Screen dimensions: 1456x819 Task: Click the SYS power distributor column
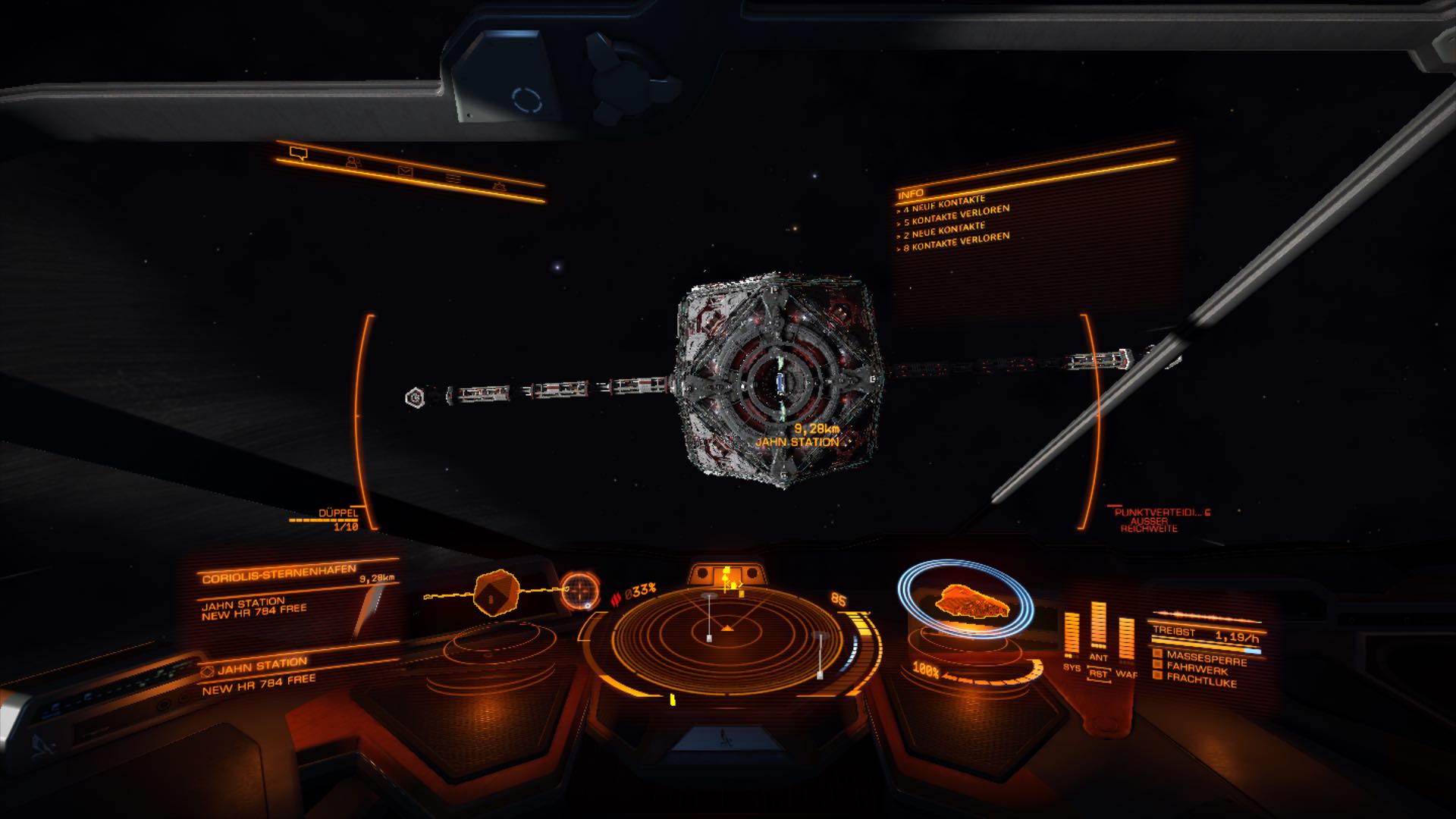click(1072, 635)
